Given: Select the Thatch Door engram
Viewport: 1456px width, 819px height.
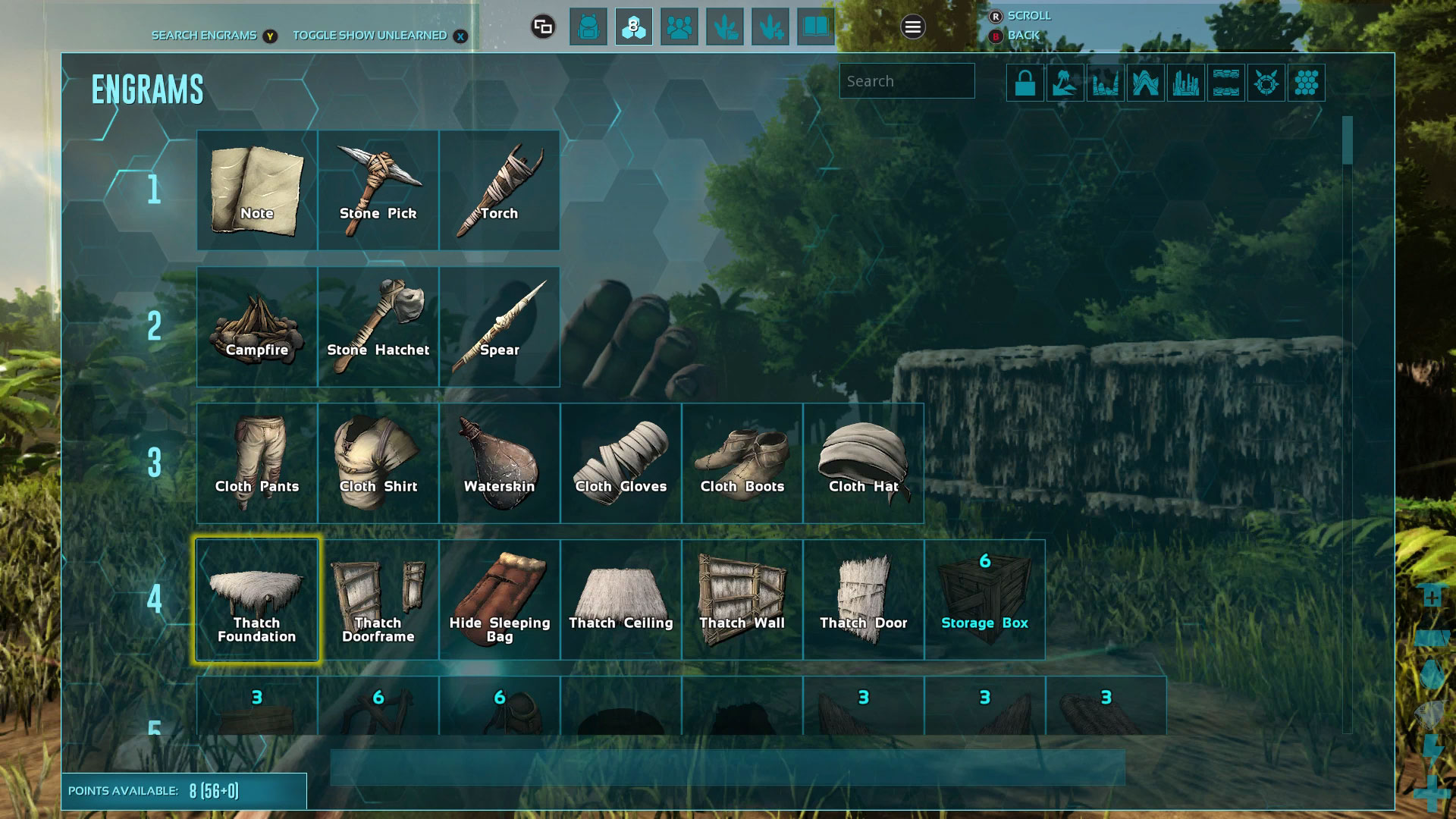Looking at the screenshot, I should point(863,599).
